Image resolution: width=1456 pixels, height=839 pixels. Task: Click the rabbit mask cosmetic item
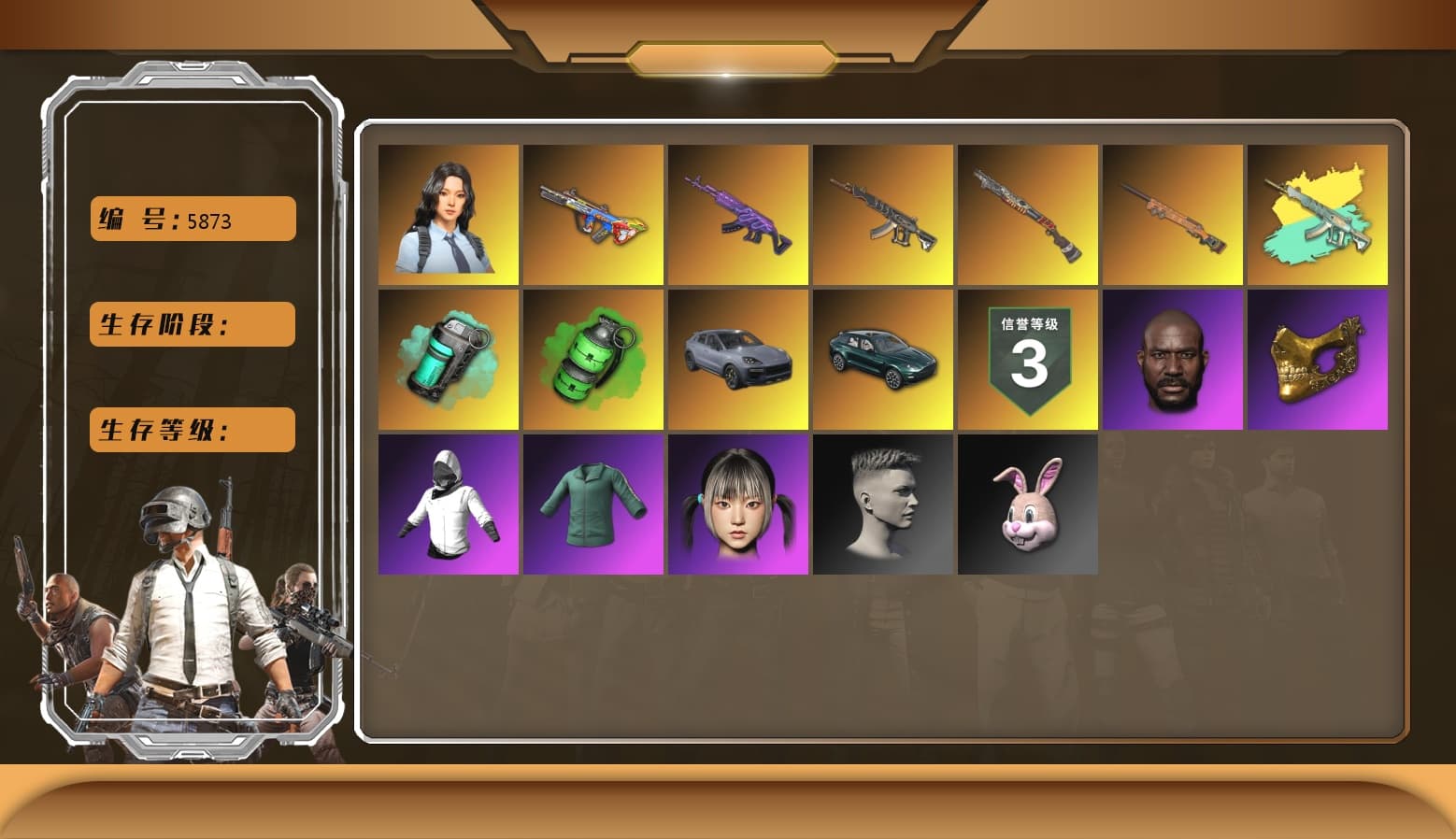point(1027,505)
